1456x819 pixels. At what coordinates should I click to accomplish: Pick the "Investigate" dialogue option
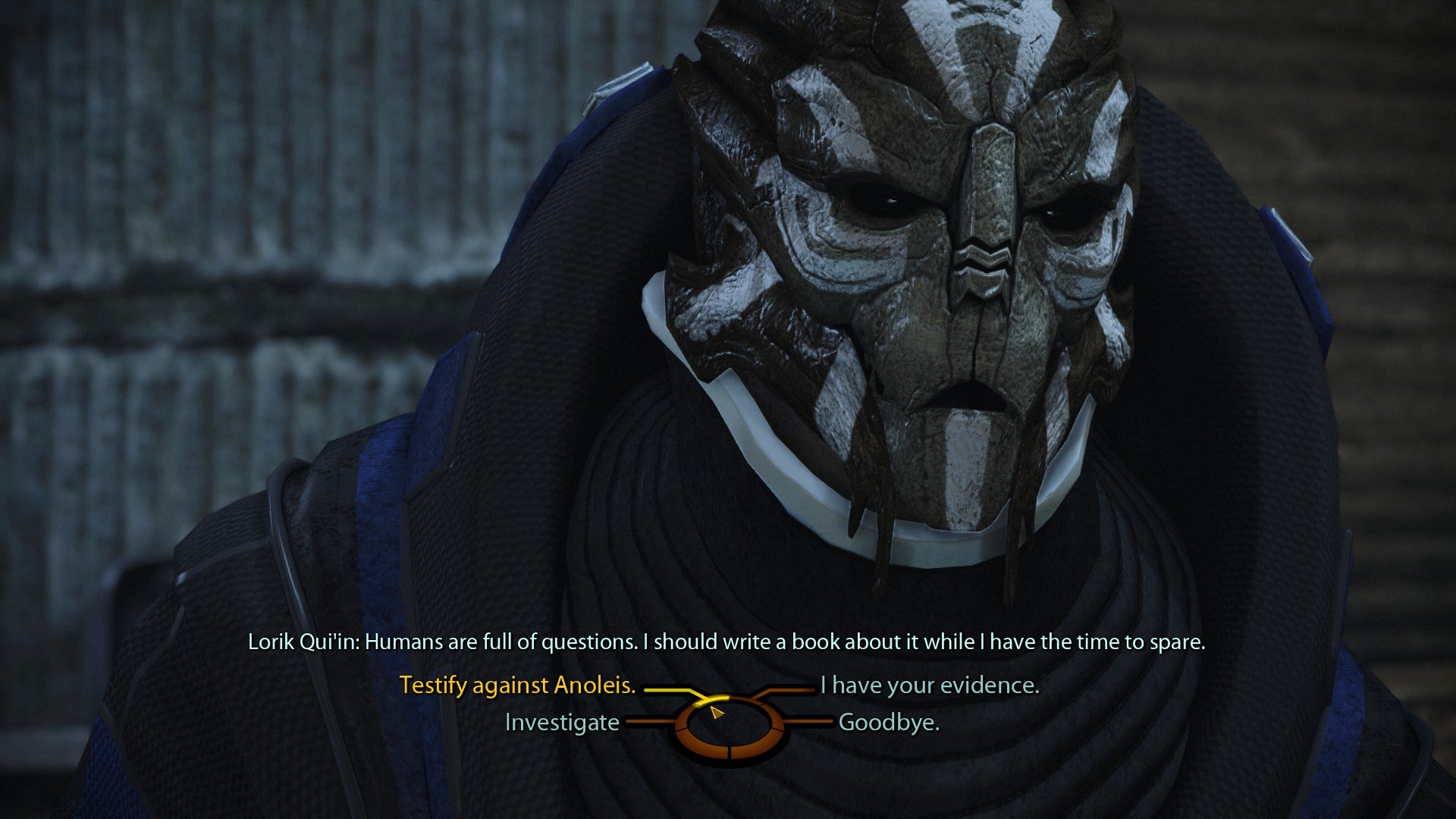click(x=562, y=723)
